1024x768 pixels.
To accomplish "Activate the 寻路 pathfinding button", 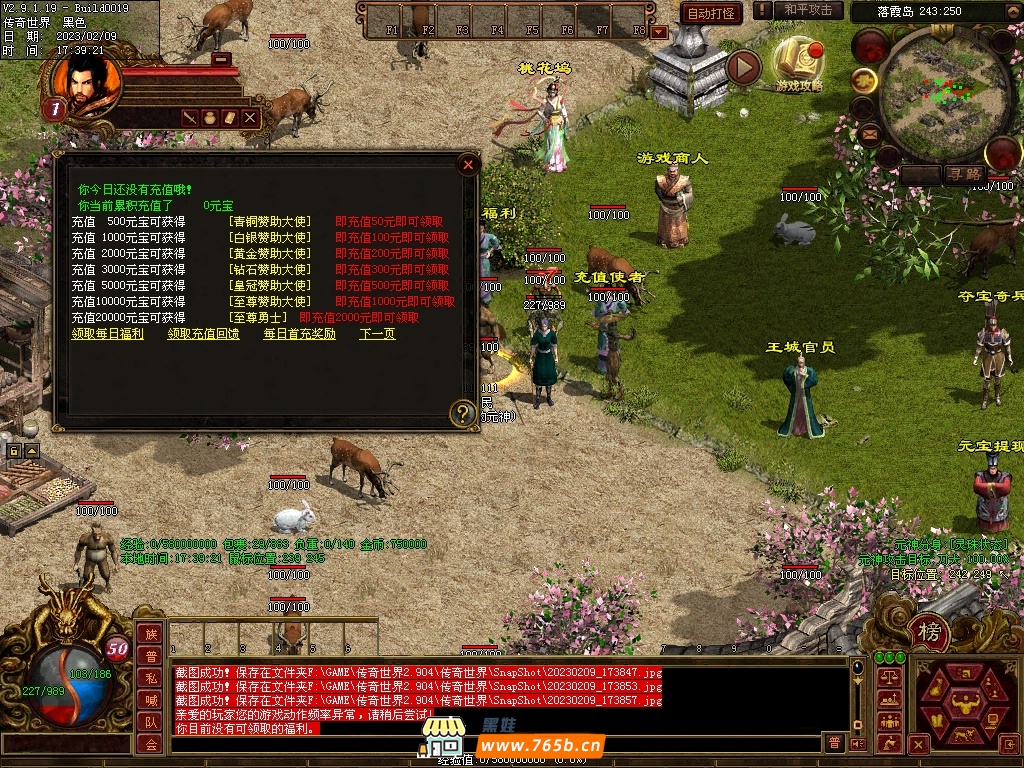I will coord(965,174).
